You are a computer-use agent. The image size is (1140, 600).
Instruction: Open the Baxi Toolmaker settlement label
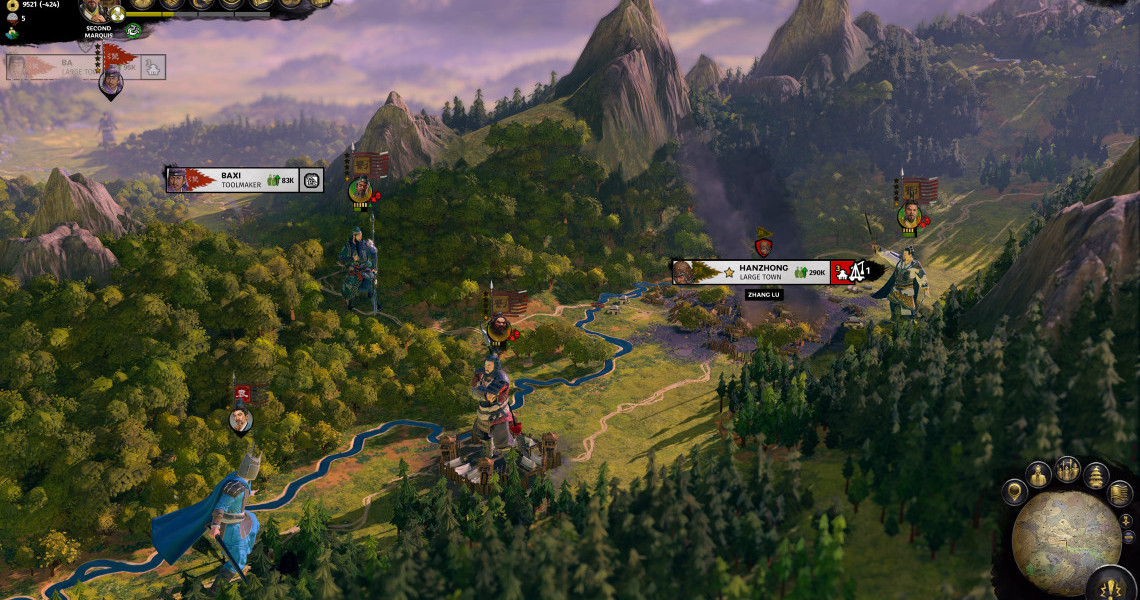(244, 180)
